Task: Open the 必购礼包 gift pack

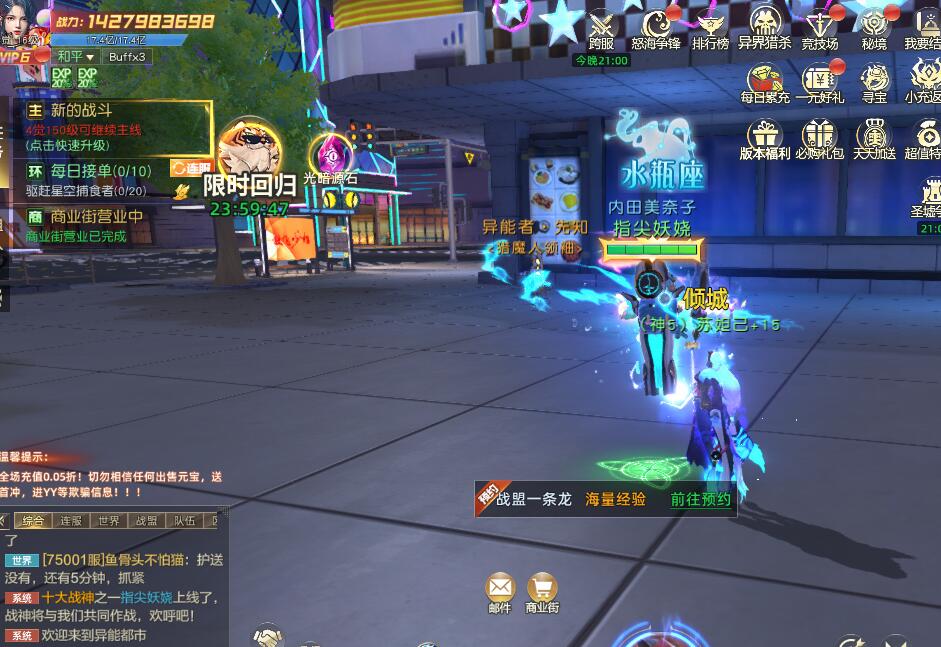Action: click(820, 136)
